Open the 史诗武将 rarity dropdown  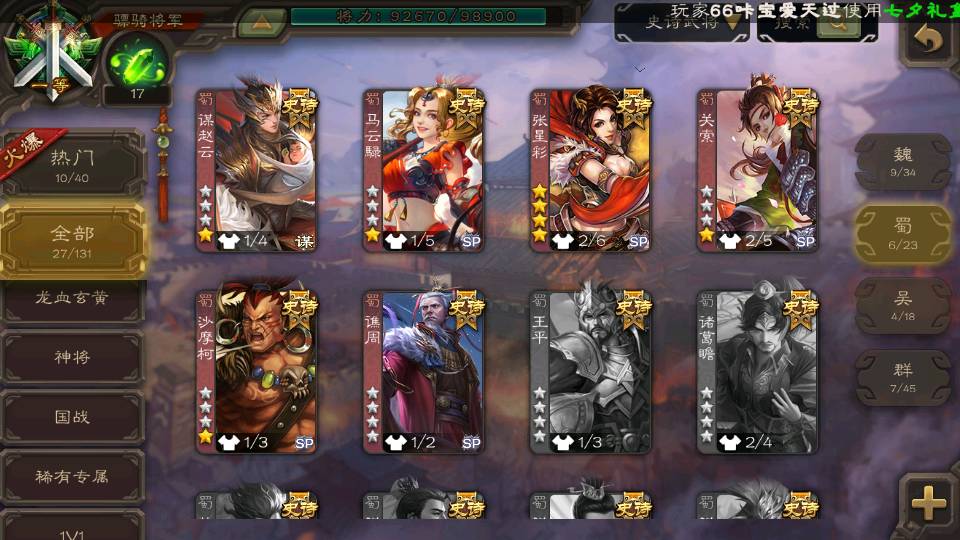coord(681,24)
